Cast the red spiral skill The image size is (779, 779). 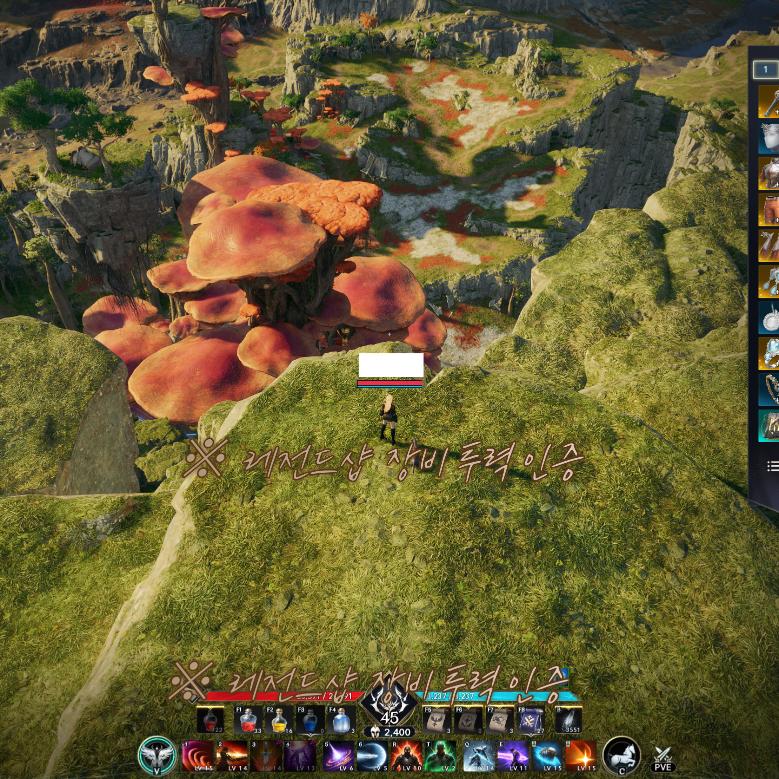tap(197, 755)
